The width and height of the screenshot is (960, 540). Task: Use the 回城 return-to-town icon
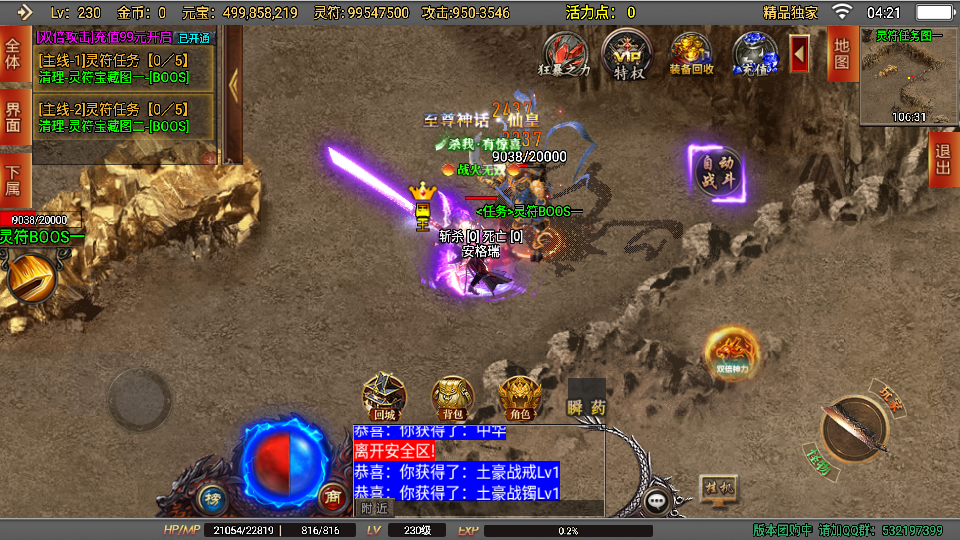[383, 398]
